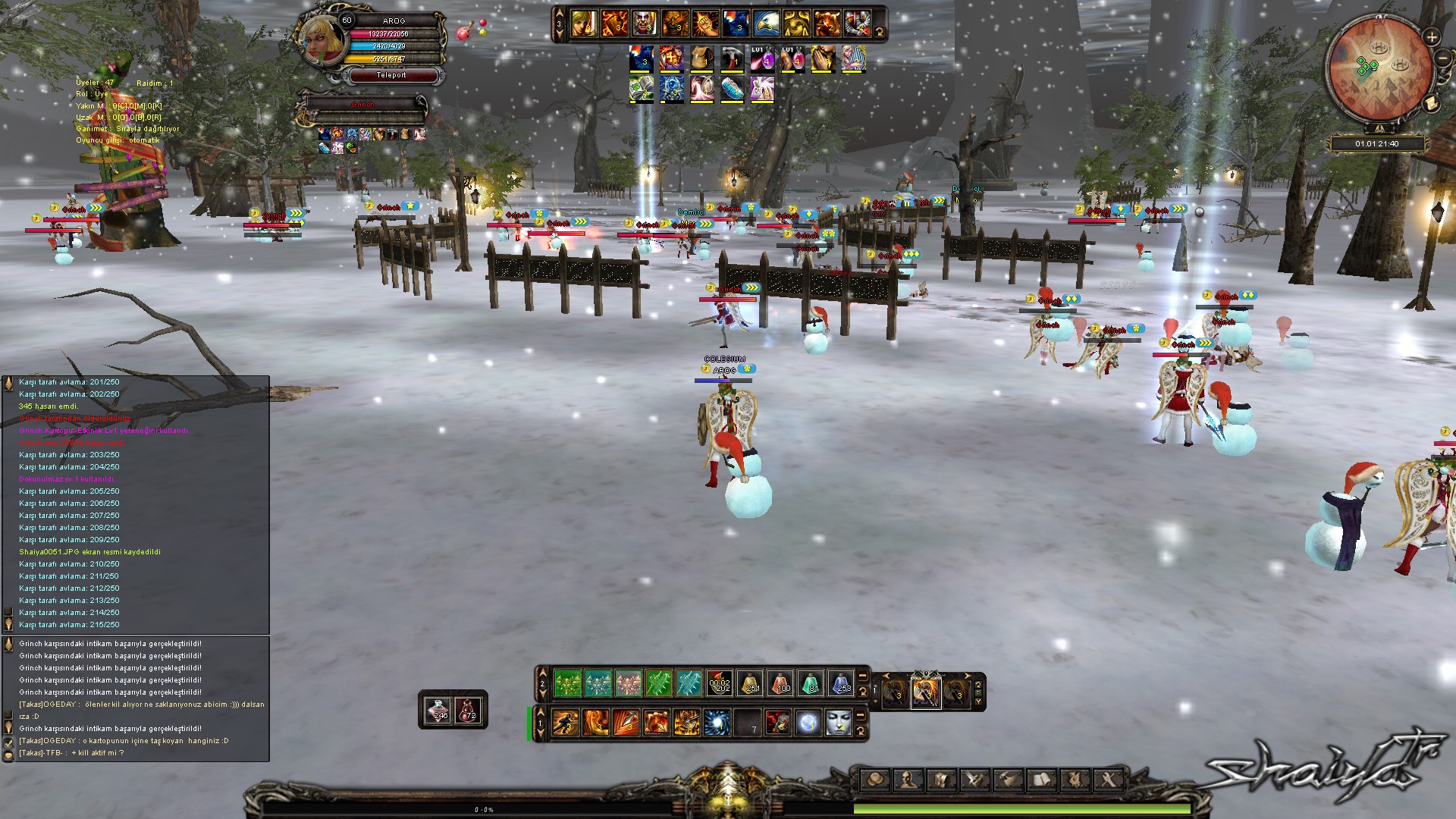The width and height of the screenshot is (1456, 819).
Task: Select the highlighted flaming axe stance slot
Action: coord(926,692)
